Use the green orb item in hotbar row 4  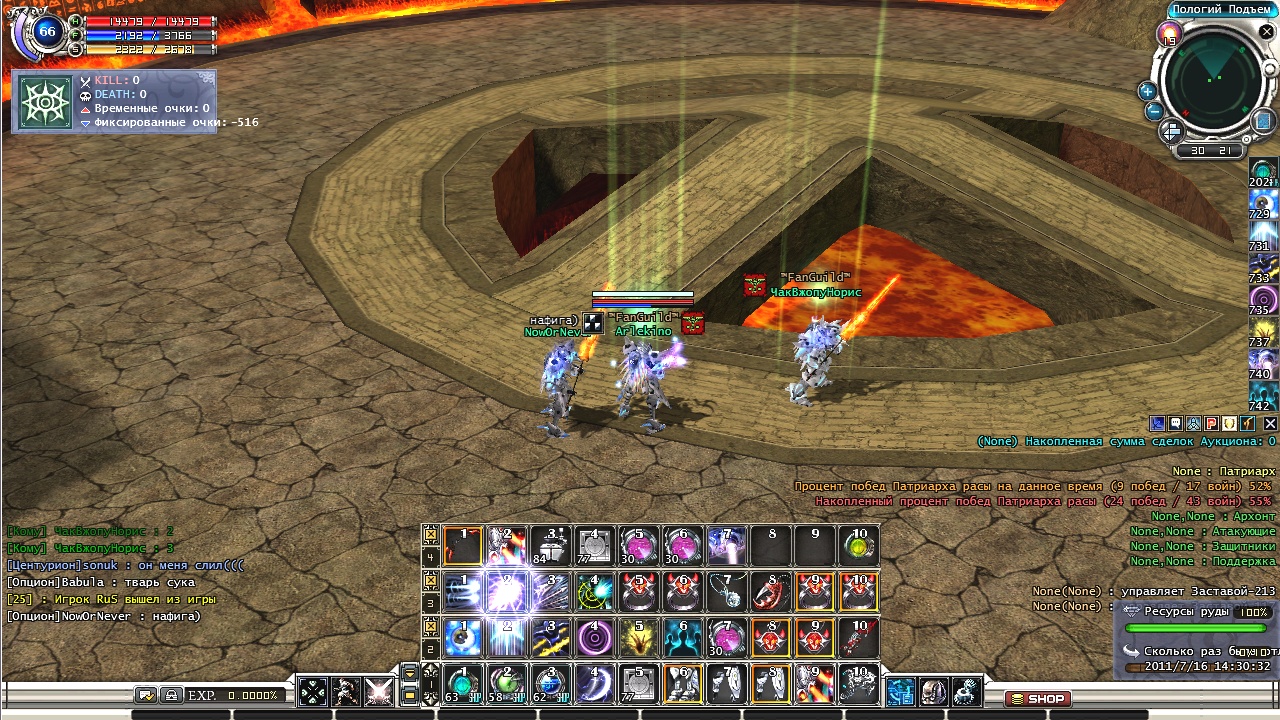click(859, 546)
